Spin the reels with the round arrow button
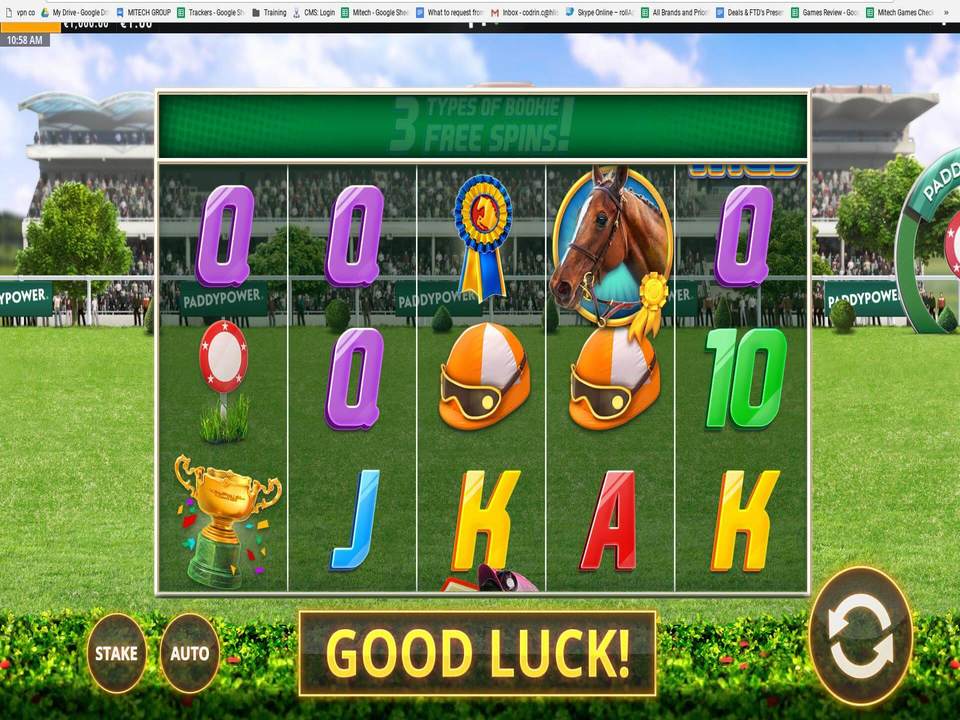 coord(860,635)
